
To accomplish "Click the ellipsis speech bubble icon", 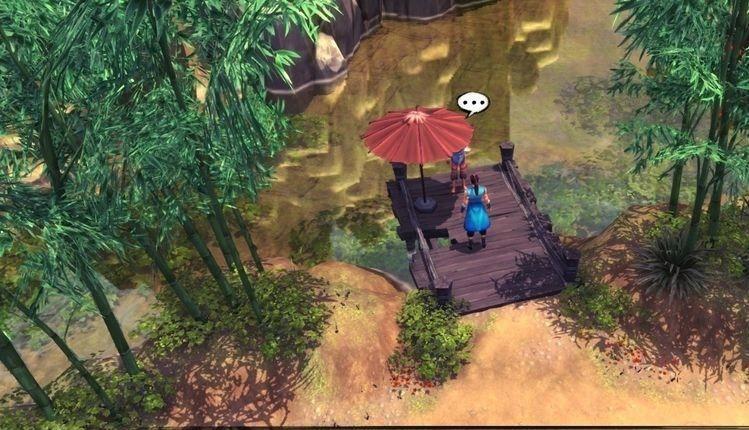I will (472, 103).
